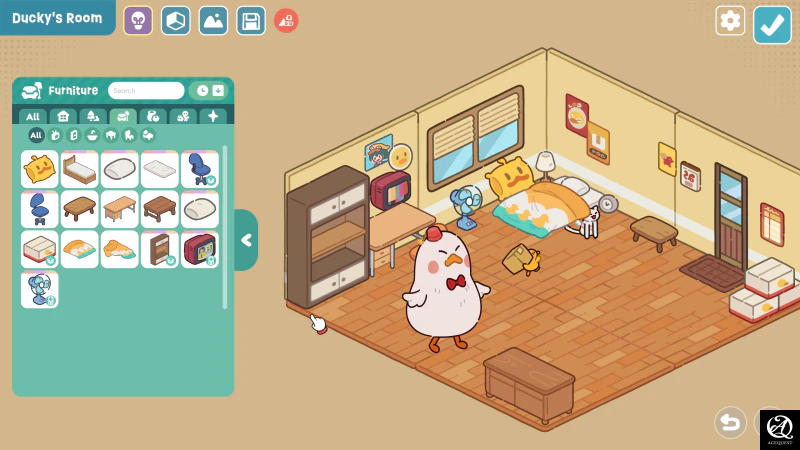Collapse the furniture panel with the arrow tab
800x450 pixels.
[246, 240]
